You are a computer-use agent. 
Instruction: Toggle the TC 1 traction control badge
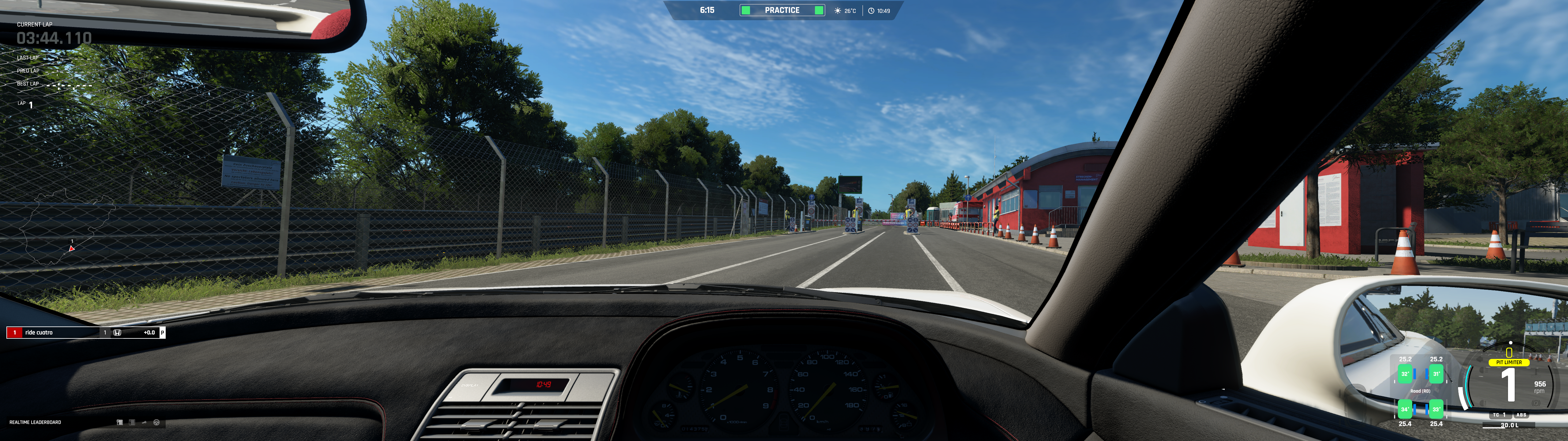click(1499, 415)
